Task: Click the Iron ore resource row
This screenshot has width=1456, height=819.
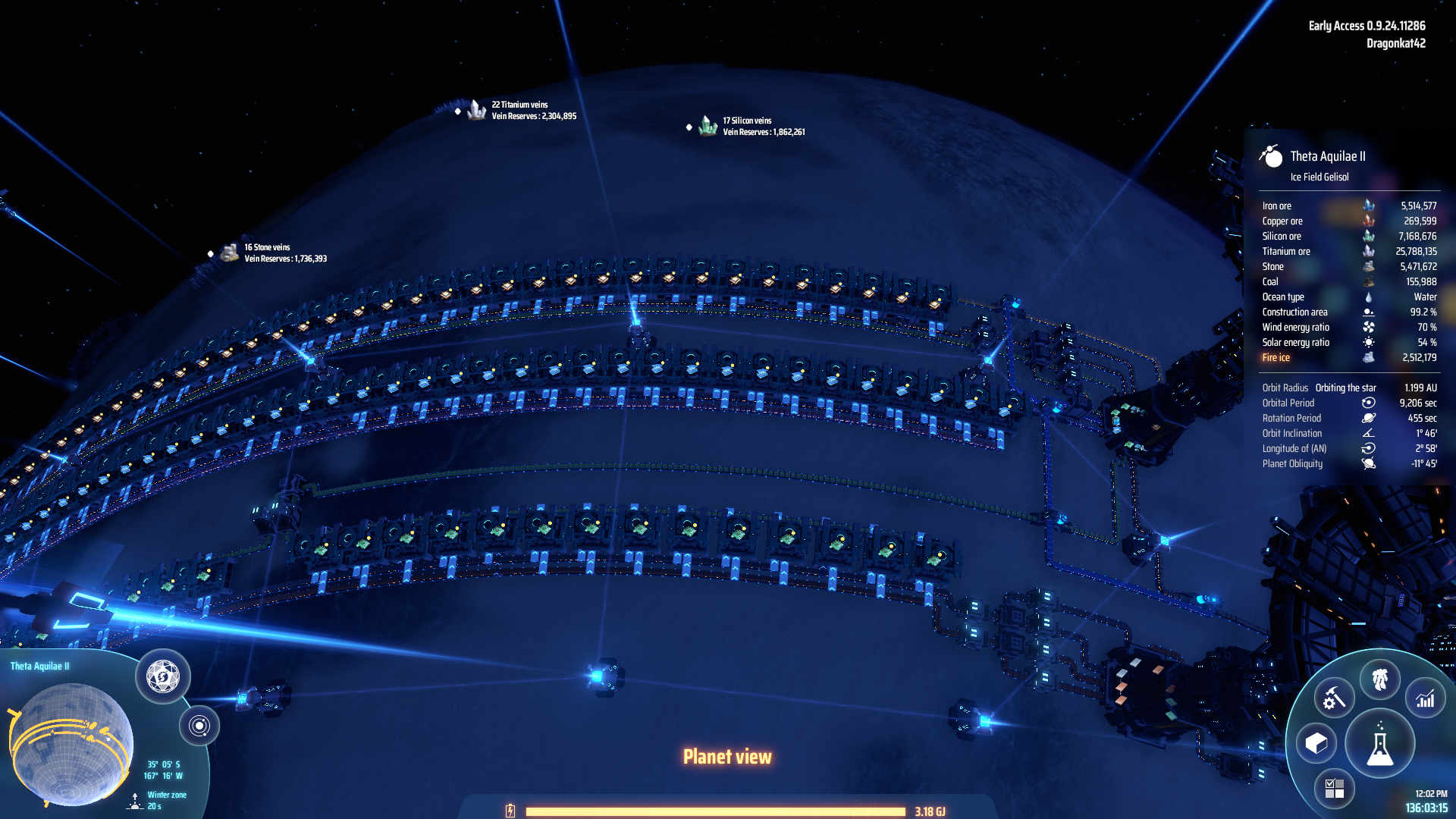Action: (1348, 206)
